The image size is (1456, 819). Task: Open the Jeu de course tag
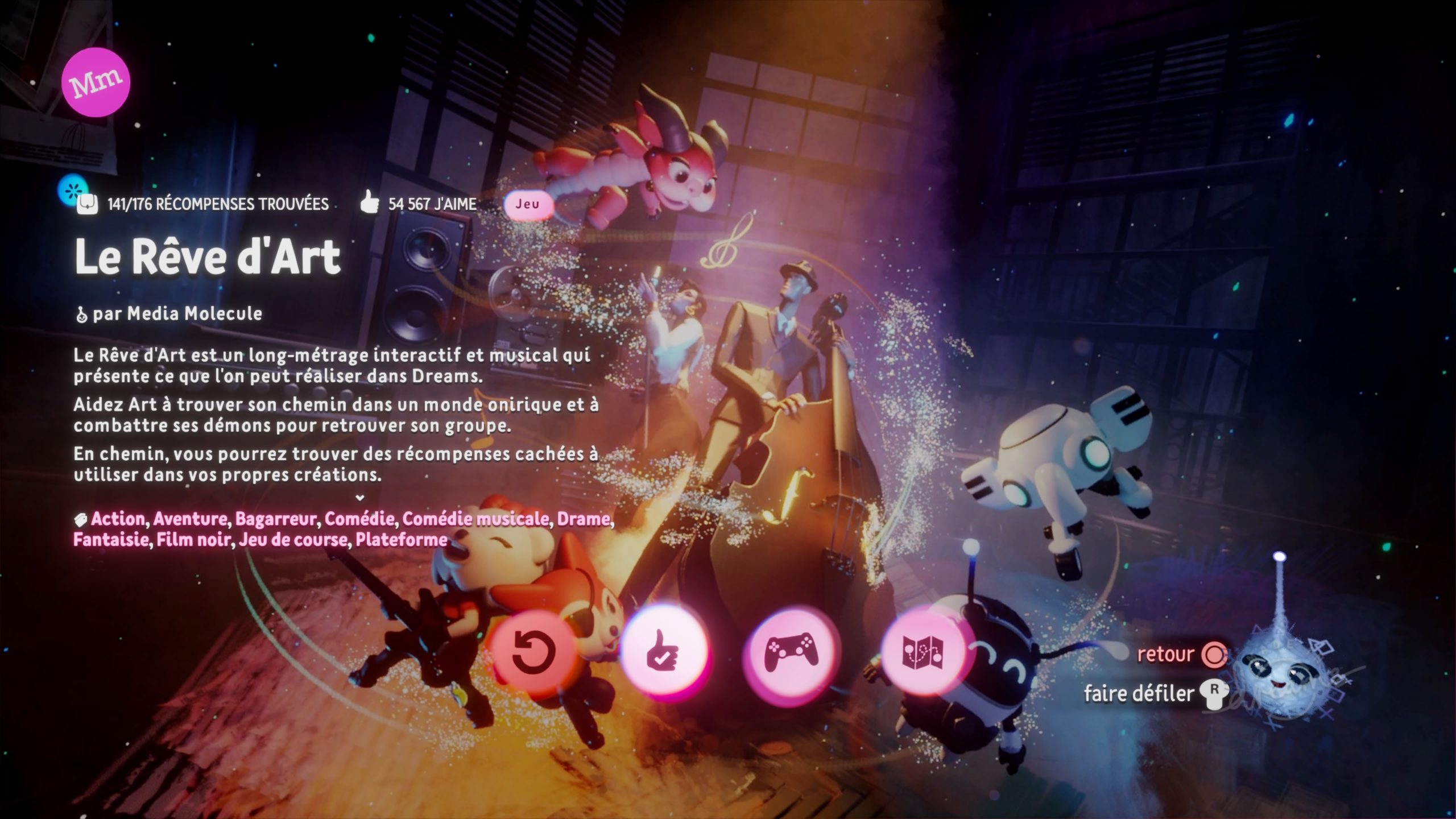point(292,539)
